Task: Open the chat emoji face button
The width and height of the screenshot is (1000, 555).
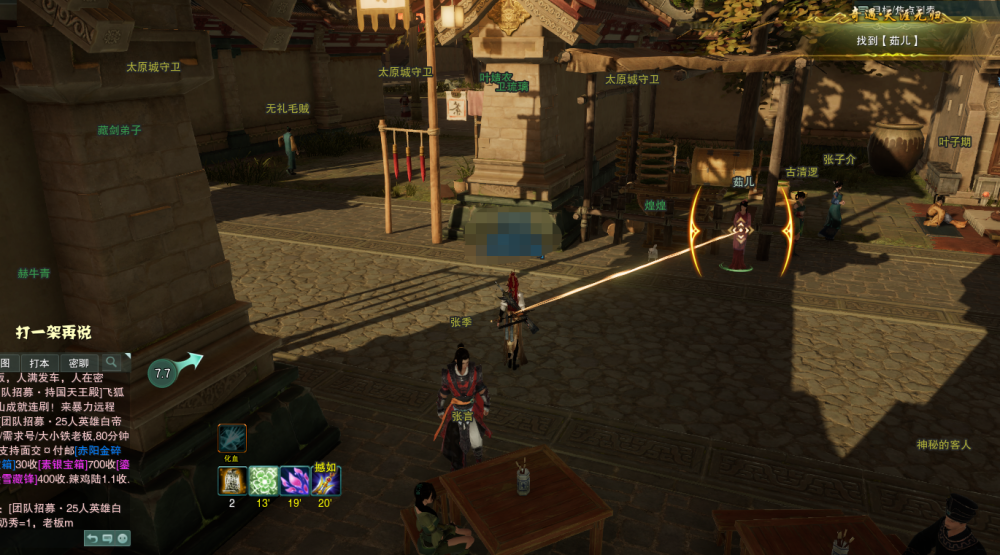Action: point(123,538)
